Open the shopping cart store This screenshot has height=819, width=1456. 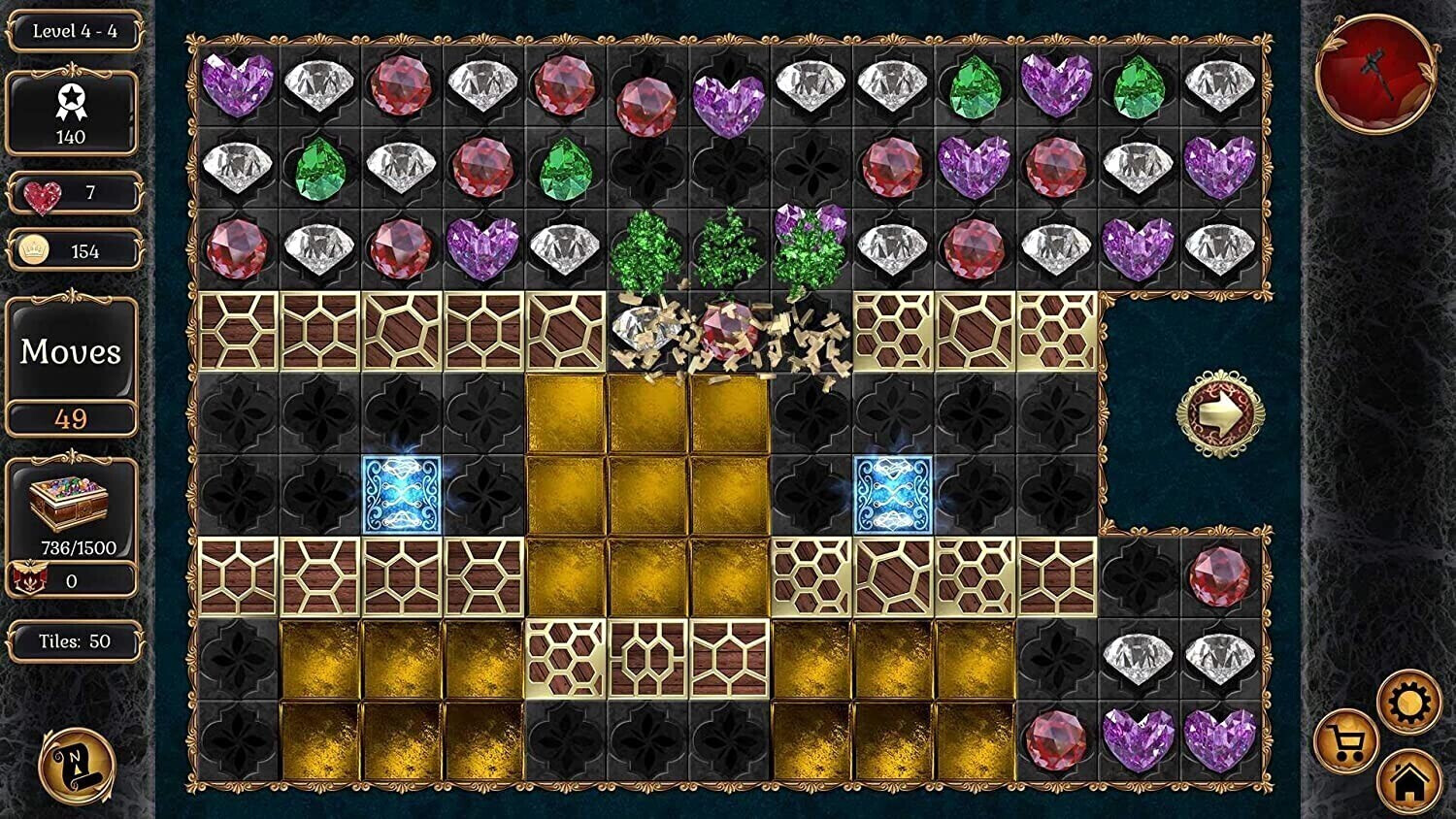(1346, 743)
